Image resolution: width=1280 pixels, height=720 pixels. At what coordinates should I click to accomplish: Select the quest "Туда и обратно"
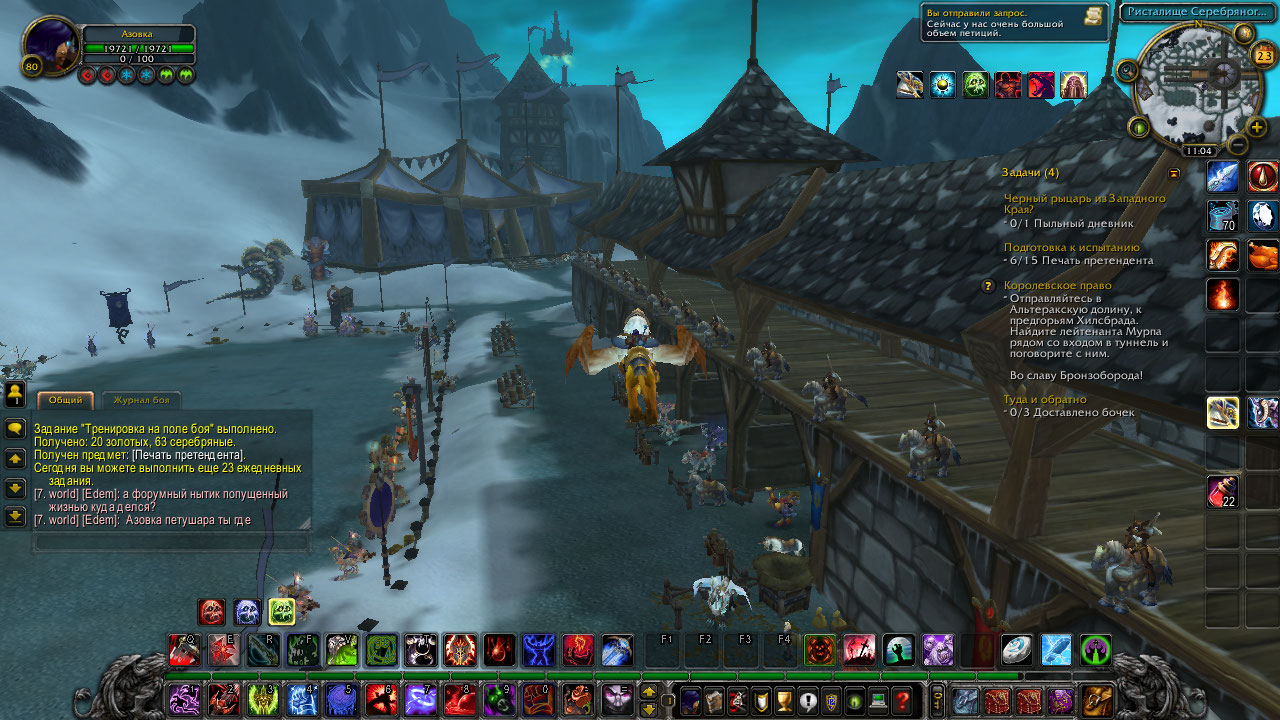(x=1045, y=399)
